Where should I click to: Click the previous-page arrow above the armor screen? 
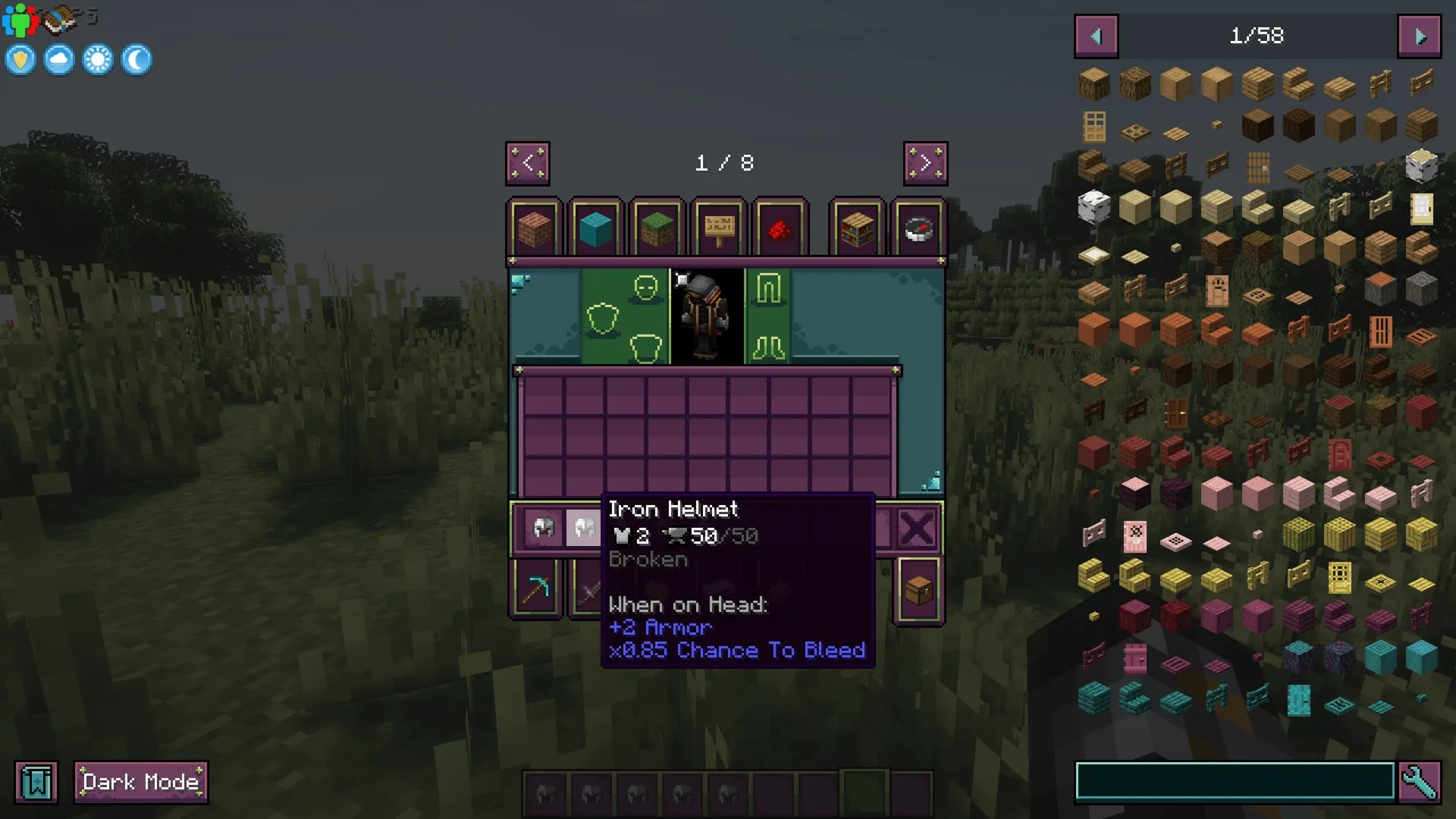(x=529, y=163)
